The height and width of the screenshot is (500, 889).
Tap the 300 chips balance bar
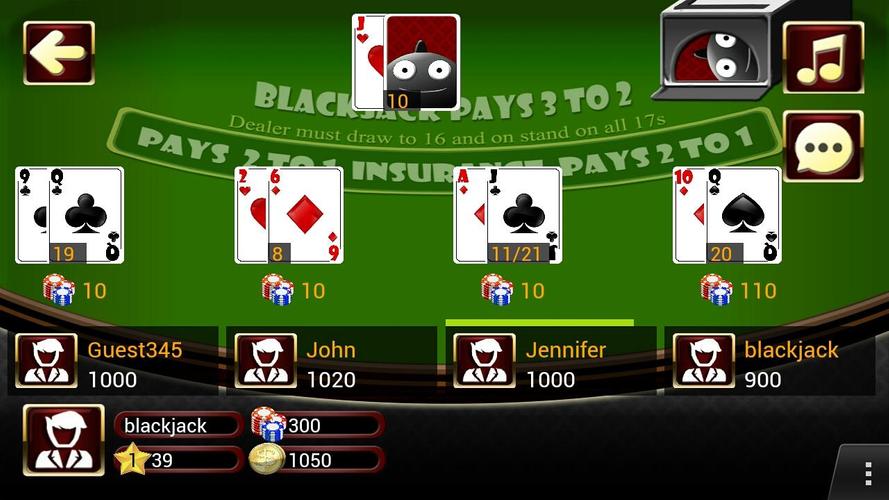click(x=318, y=425)
